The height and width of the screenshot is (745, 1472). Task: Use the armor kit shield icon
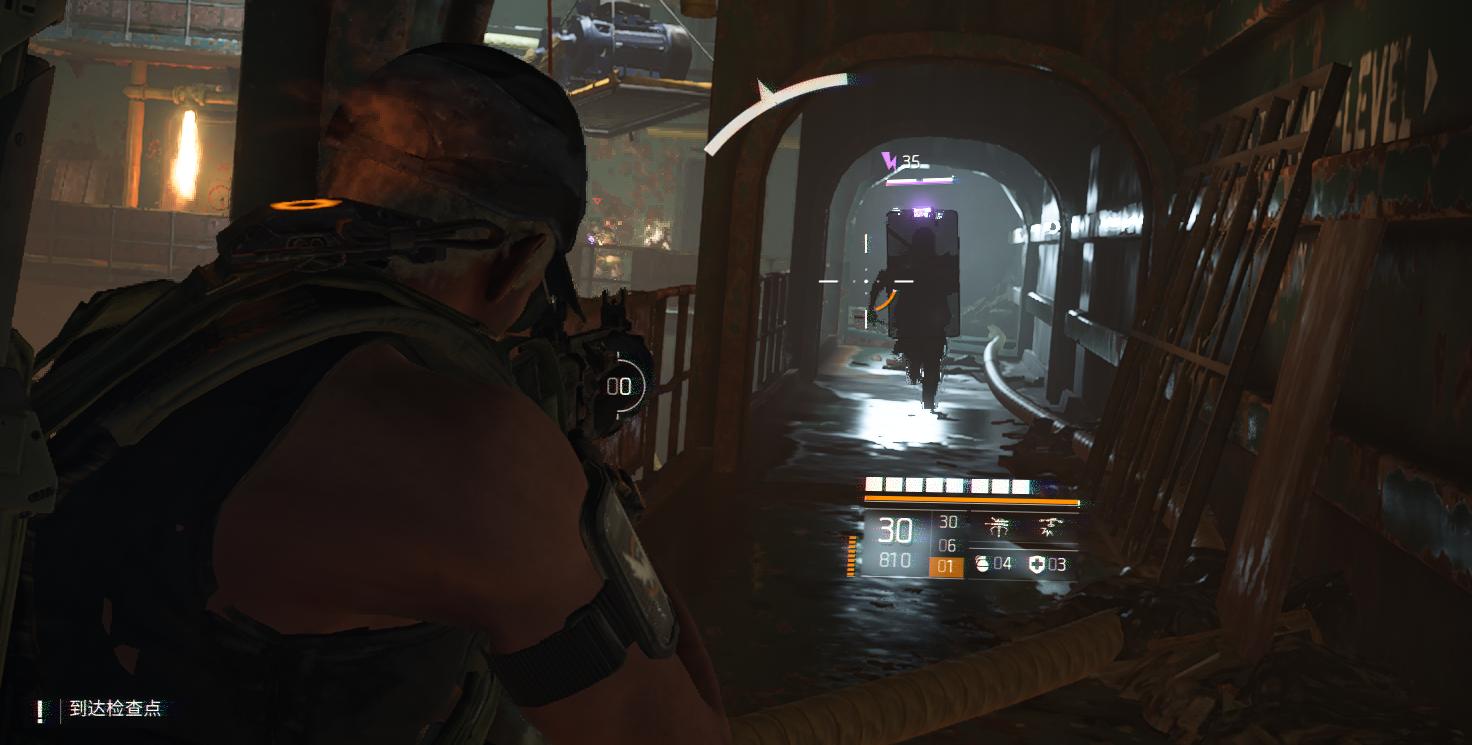1036,564
